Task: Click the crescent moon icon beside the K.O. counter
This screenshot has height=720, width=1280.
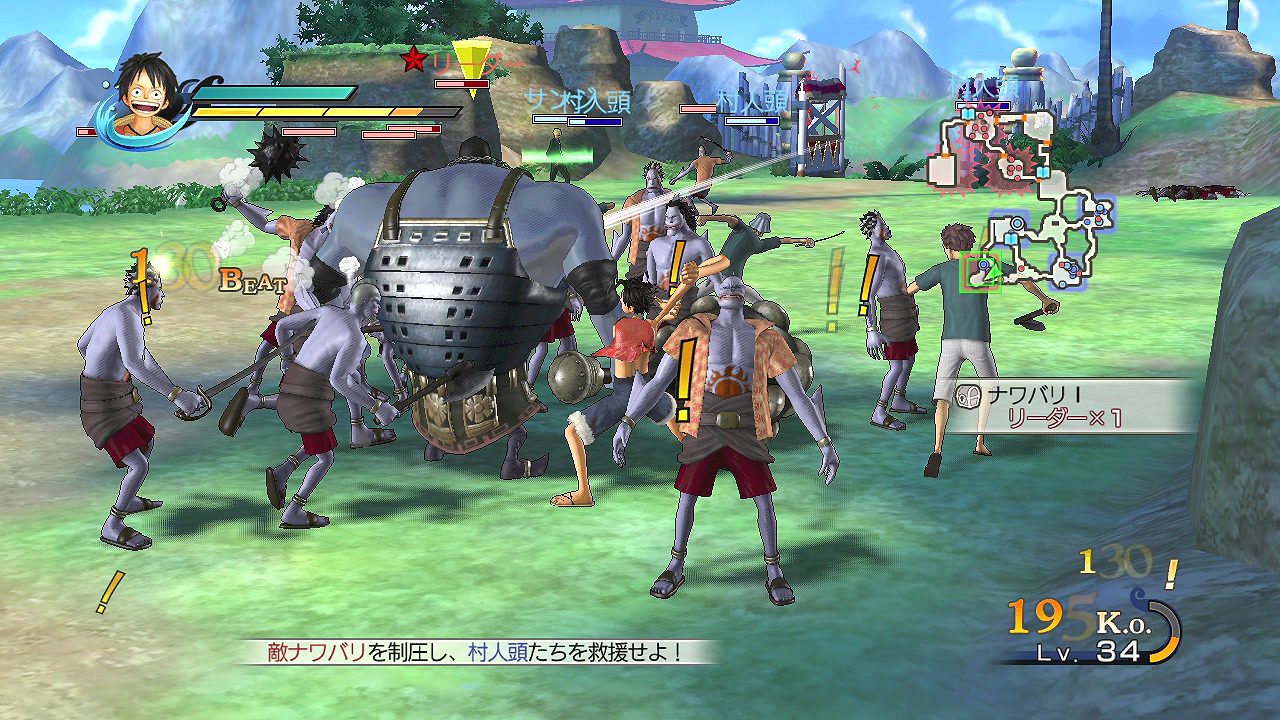Action: [1152, 625]
